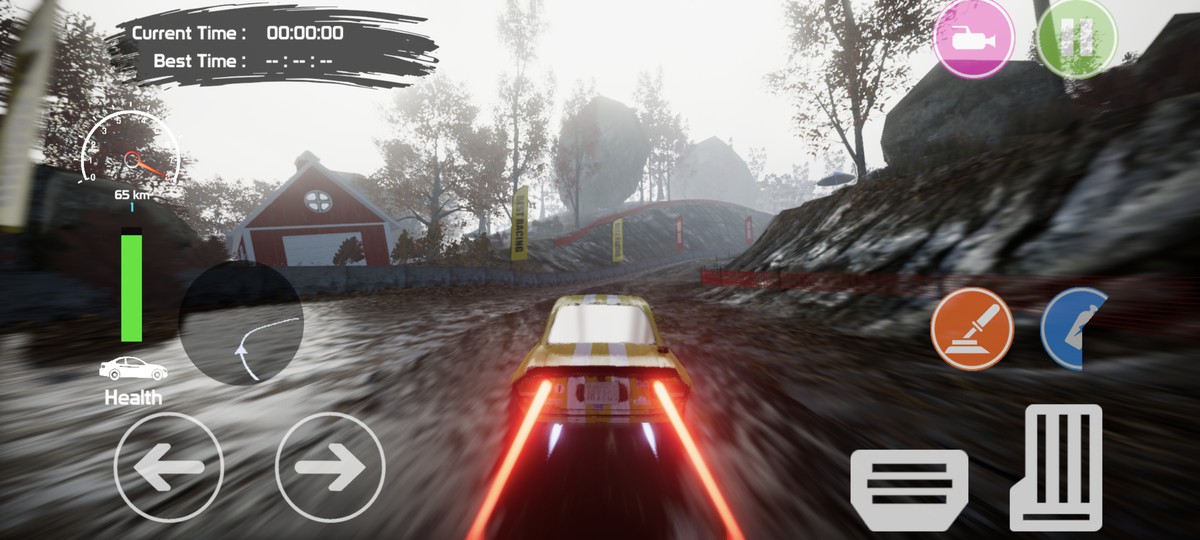Click the circular track minimap
Screen dimensions: 1200x540
pos(241,323)
